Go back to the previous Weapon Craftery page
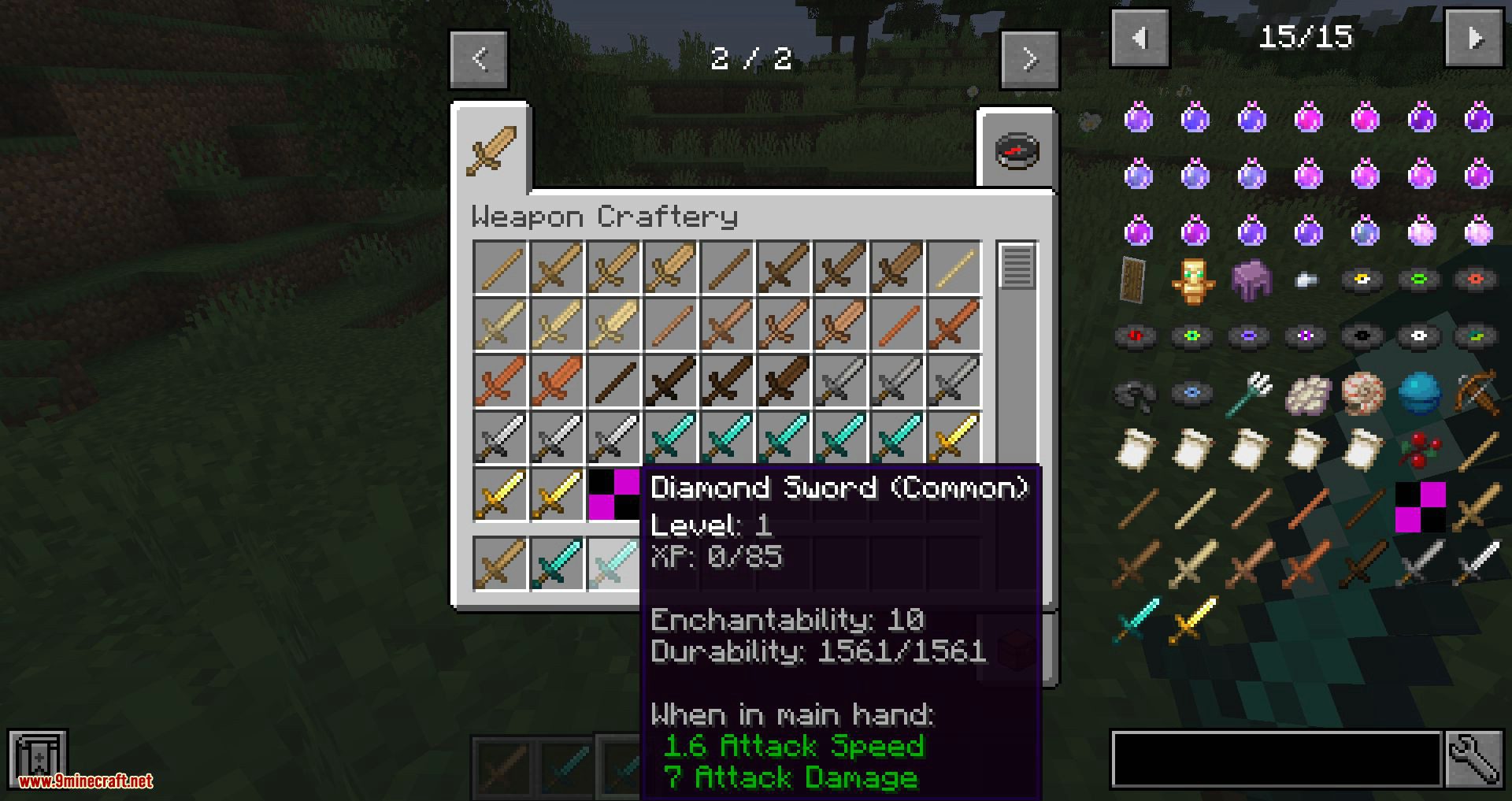 pyautogui.click(x=480, y=59)
